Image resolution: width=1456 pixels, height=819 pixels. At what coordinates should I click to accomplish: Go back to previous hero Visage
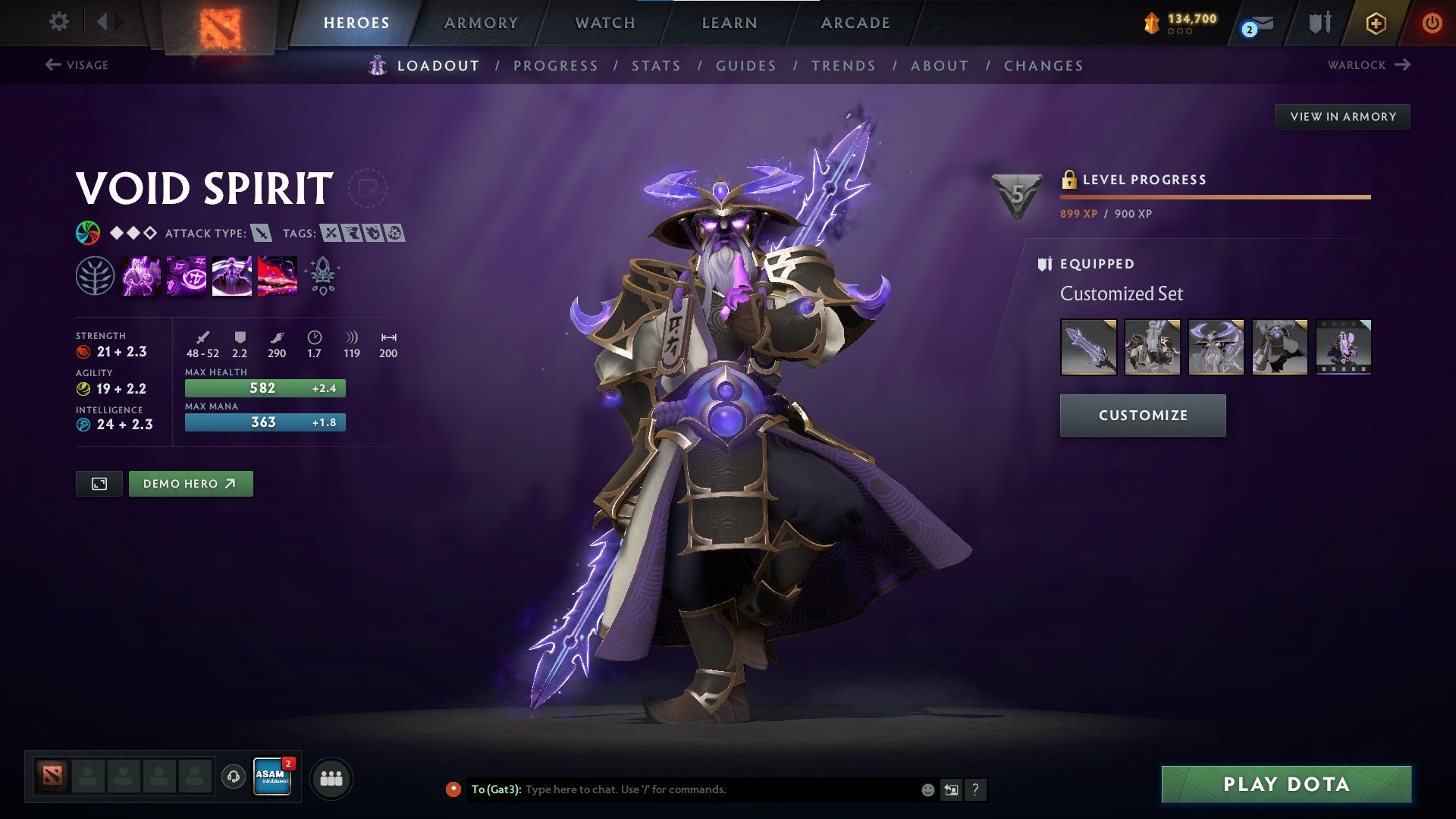click(x=78, y=65)
